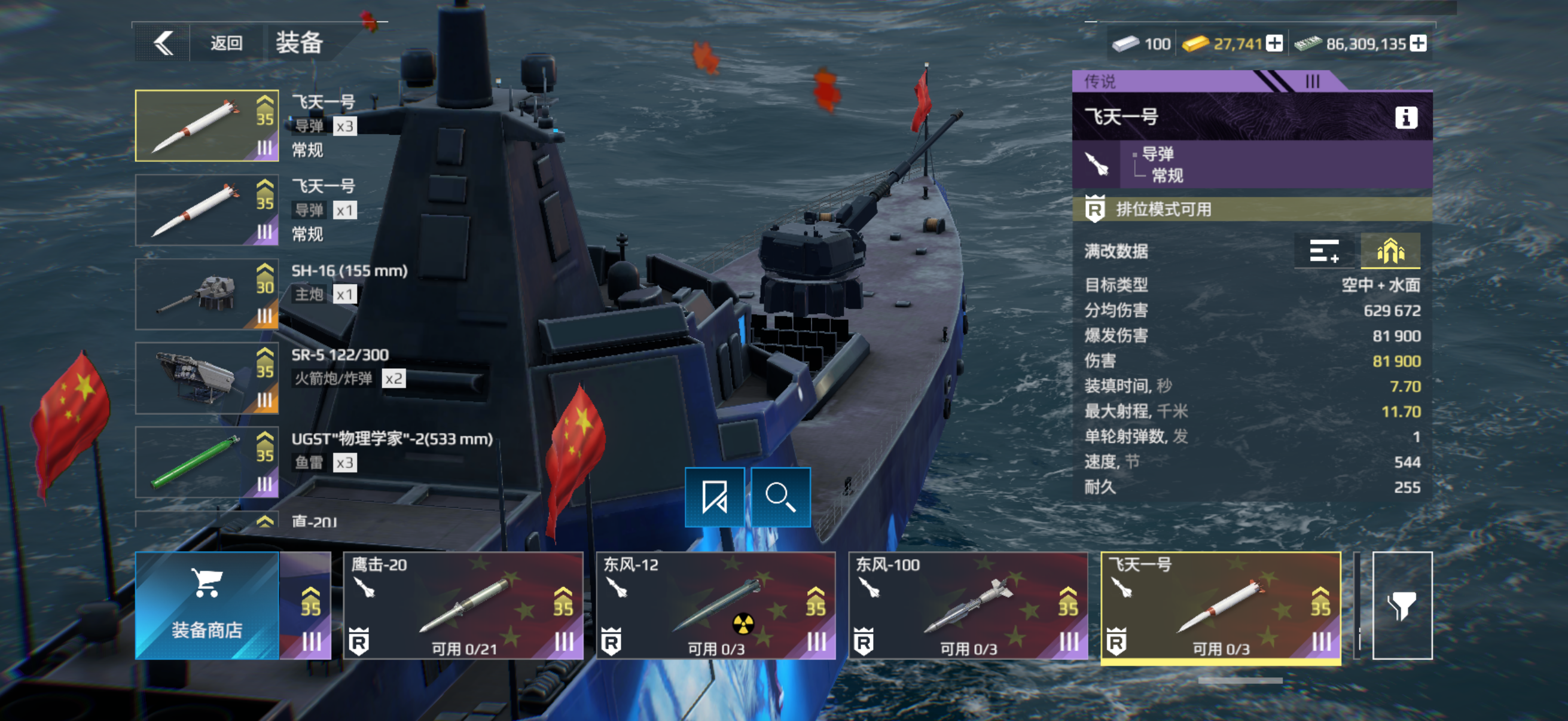Select the 飞天一号 x1 missile slot

206,210
